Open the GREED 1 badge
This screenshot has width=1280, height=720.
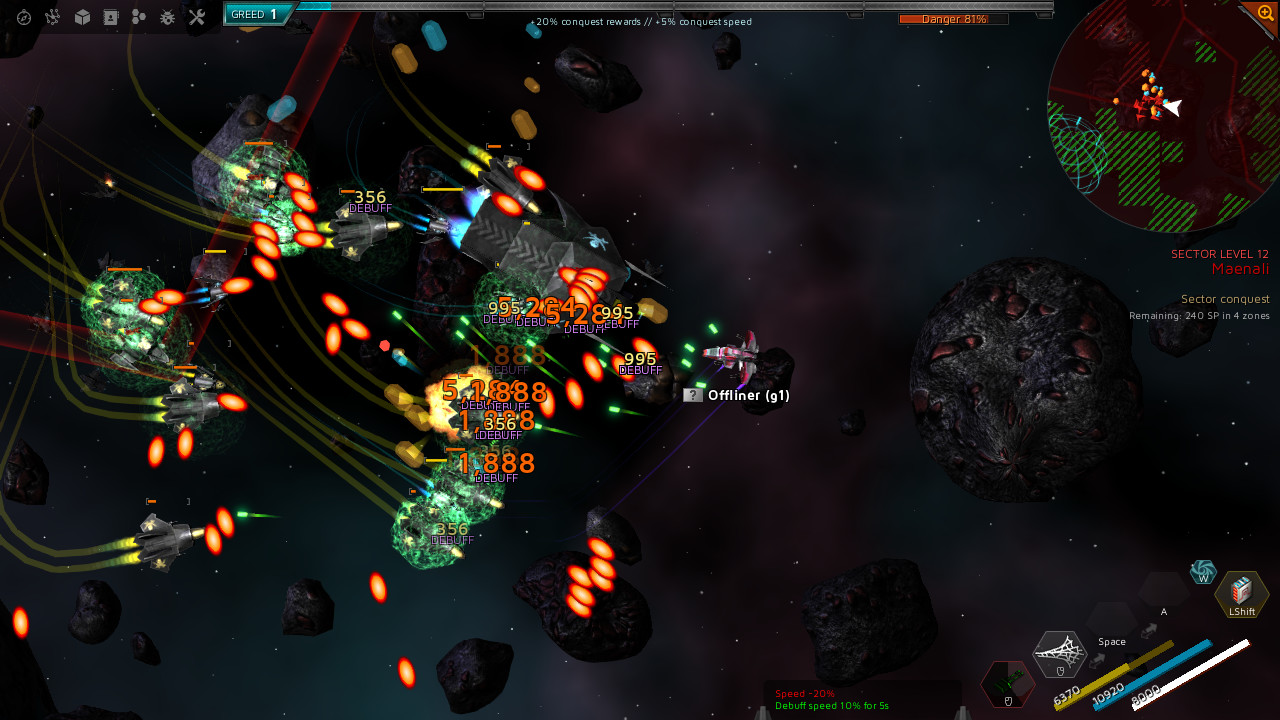tap(253, 14)
